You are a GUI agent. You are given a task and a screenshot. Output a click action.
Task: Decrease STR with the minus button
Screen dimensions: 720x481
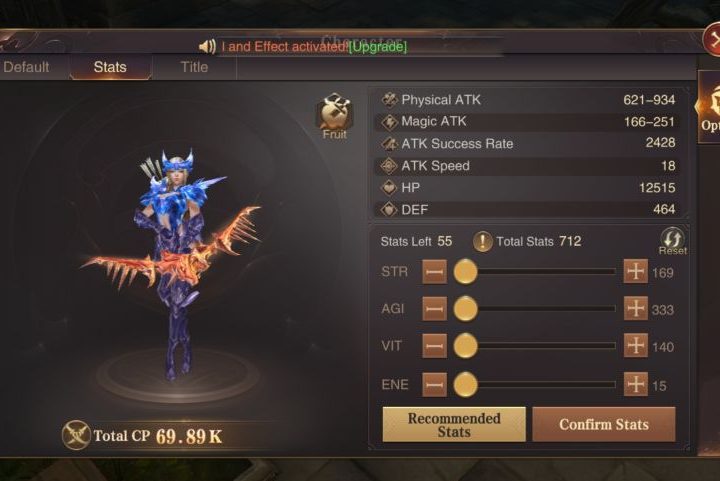point(434,271)
